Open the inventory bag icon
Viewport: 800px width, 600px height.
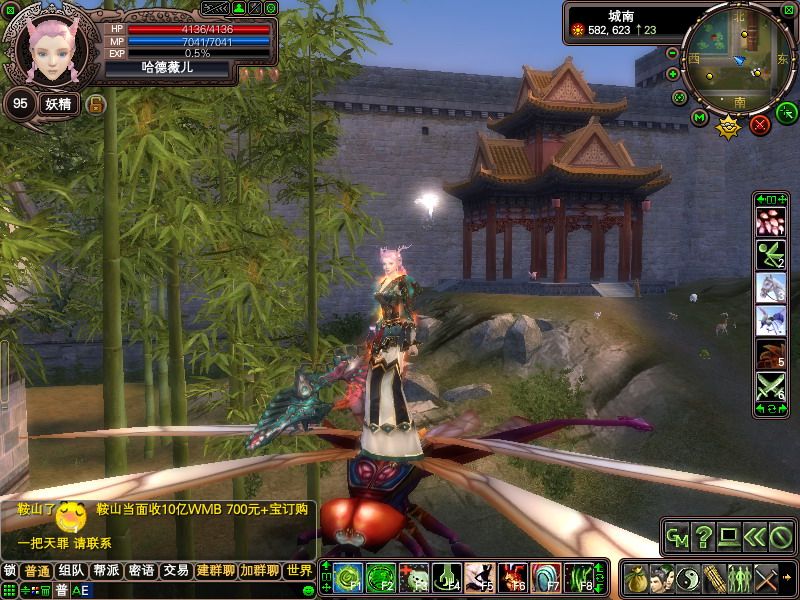(x=635, y=579)
